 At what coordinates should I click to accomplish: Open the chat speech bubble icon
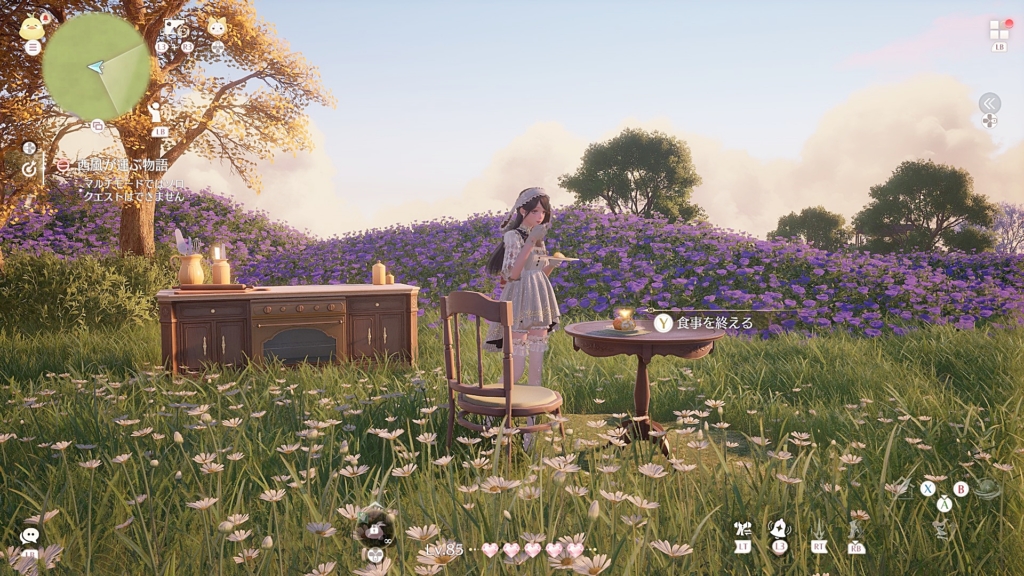point(29,535)
